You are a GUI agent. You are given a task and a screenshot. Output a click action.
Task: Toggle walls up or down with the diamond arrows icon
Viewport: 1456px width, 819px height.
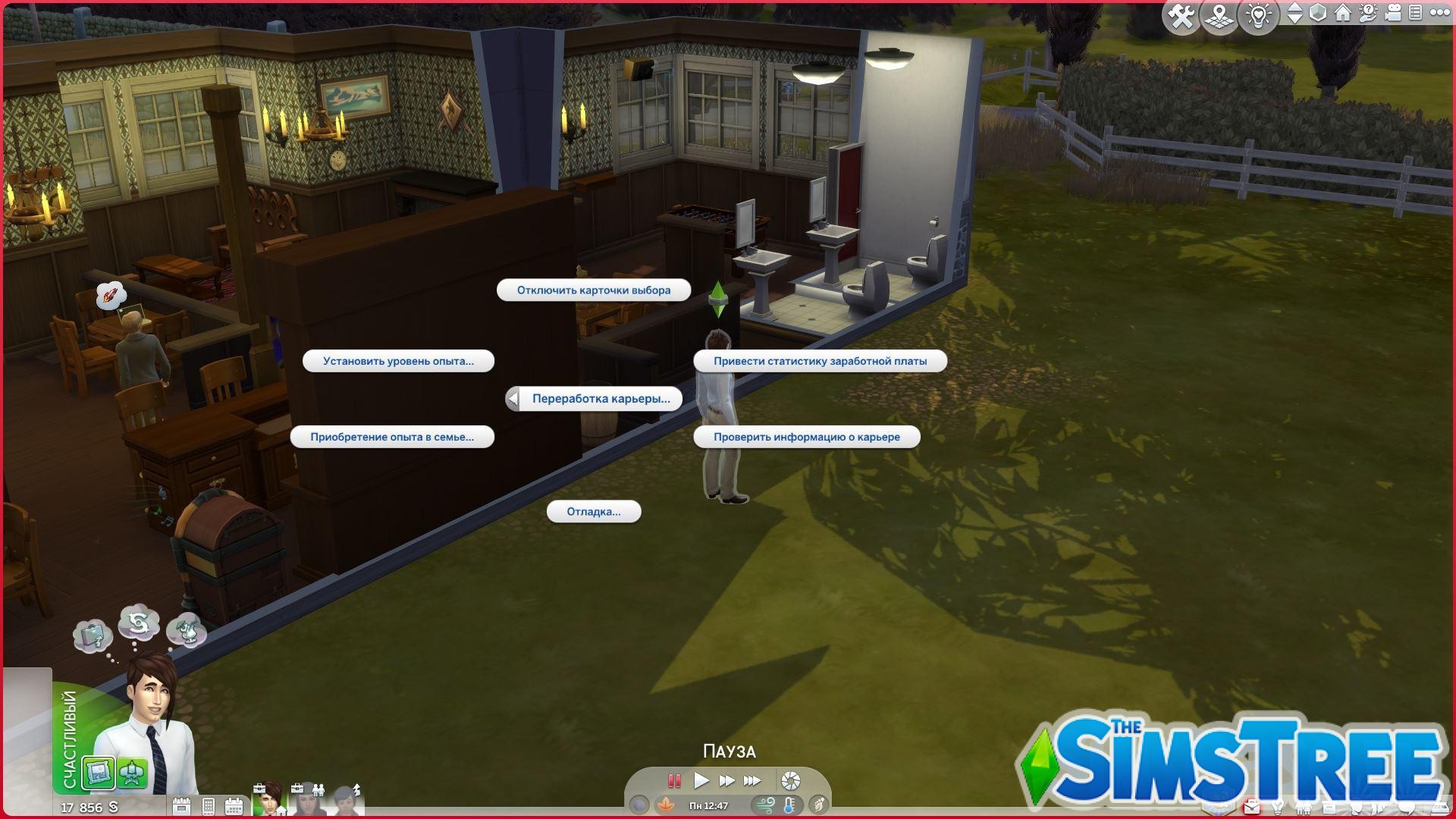coord(1296,13)
